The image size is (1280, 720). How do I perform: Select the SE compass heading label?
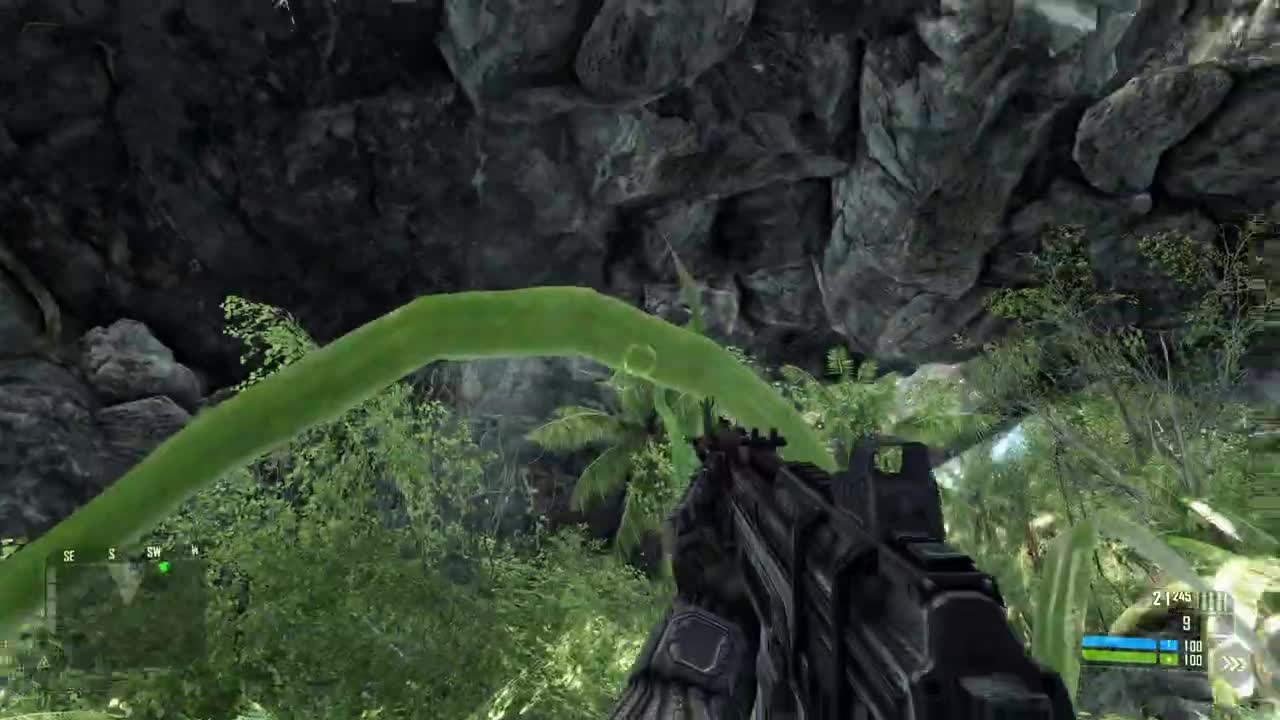click(68, 555)
